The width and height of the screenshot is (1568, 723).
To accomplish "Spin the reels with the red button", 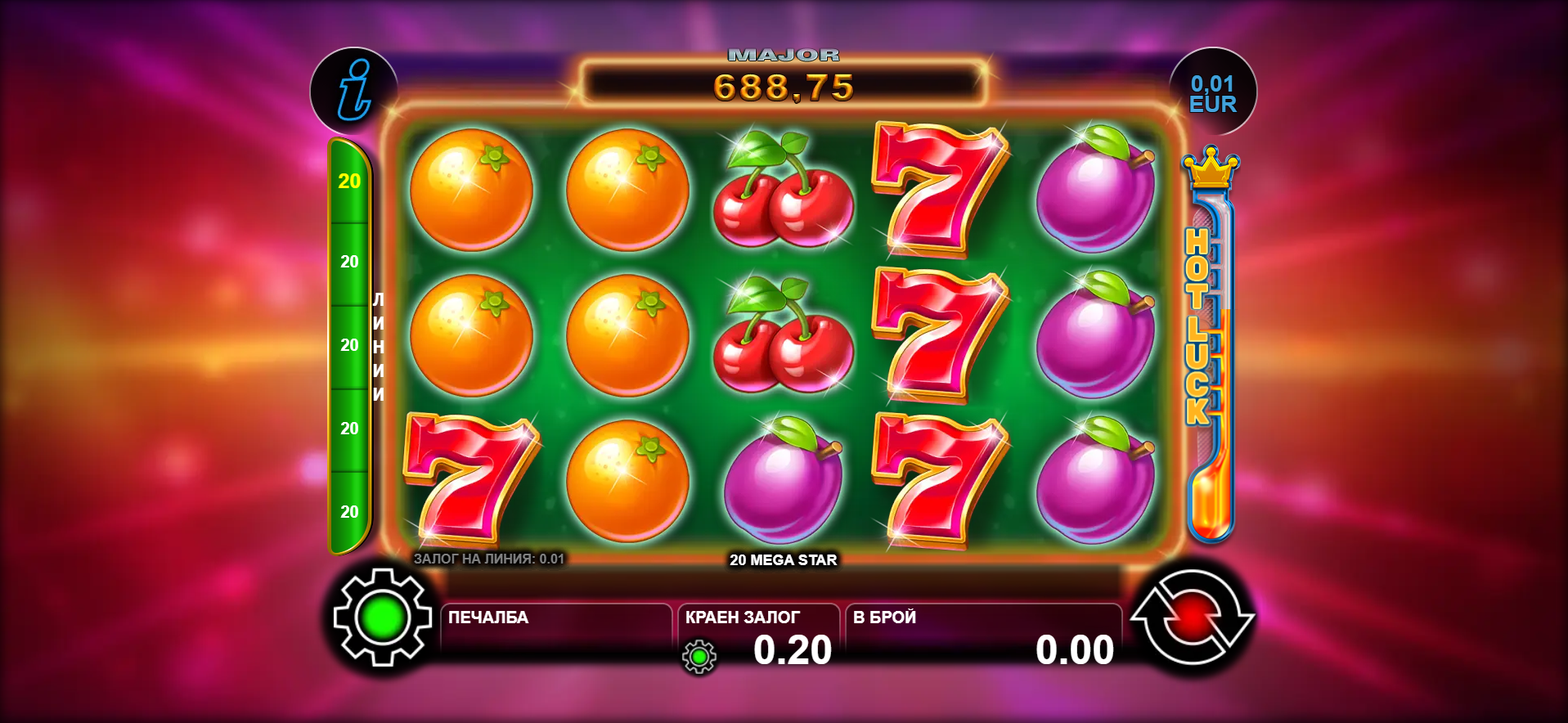I will click(x=1192, y=617).
